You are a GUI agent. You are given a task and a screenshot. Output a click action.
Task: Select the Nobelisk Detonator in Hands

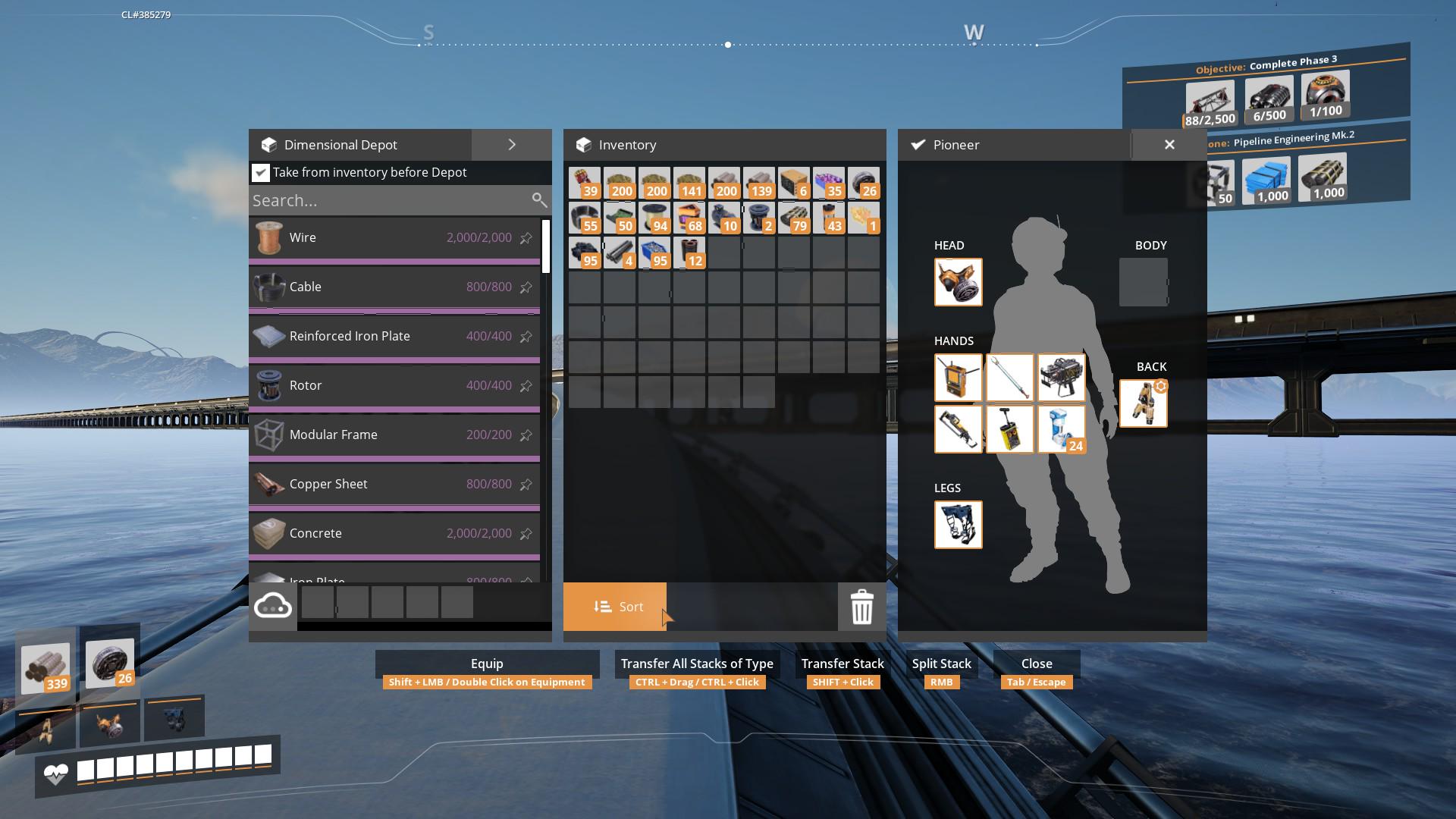(x=1010, y=428)
